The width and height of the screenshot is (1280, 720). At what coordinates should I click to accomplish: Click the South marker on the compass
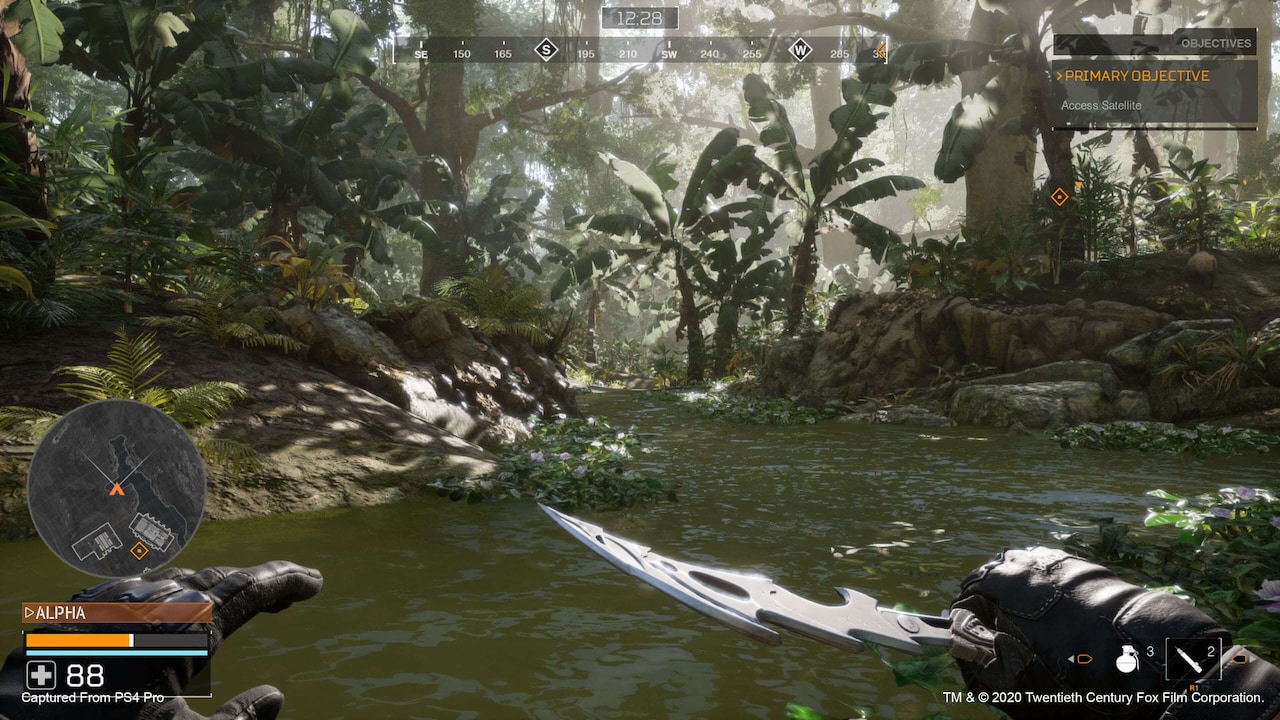pyautogui.click(x=546, y=50)
